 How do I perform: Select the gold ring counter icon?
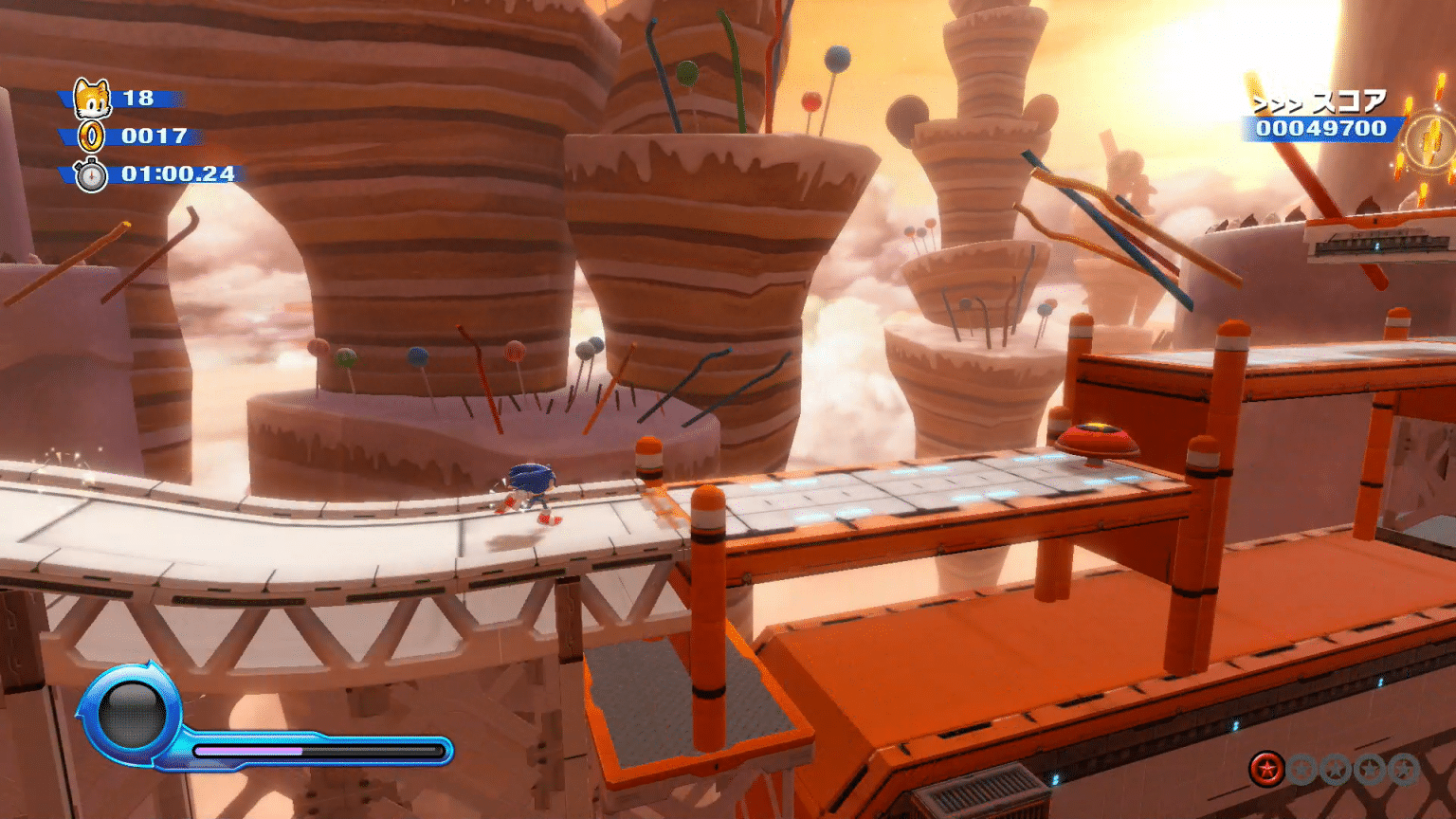click(91, 136)
